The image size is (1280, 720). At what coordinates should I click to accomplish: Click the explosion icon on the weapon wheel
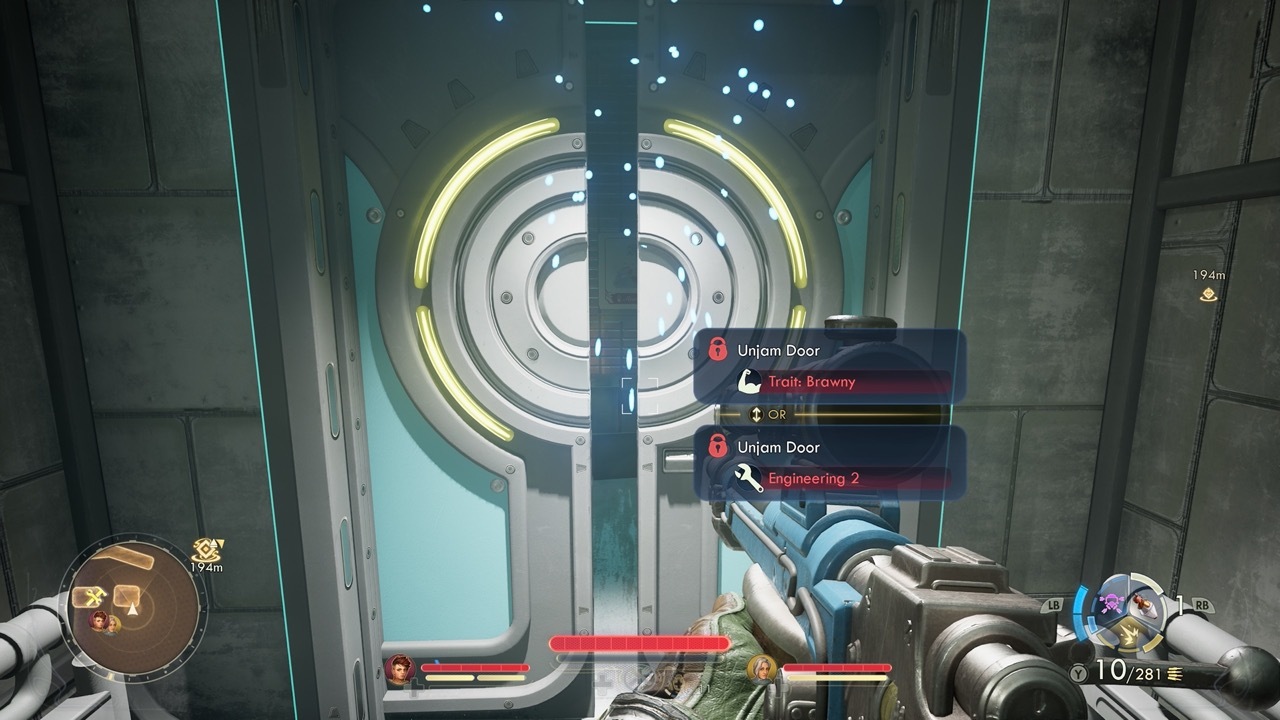1129,634
